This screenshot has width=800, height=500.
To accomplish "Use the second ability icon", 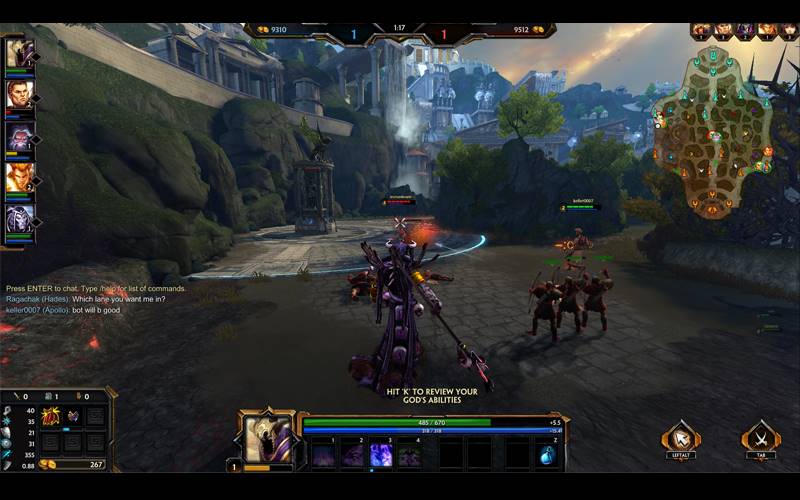I will [x=352, y=457].
